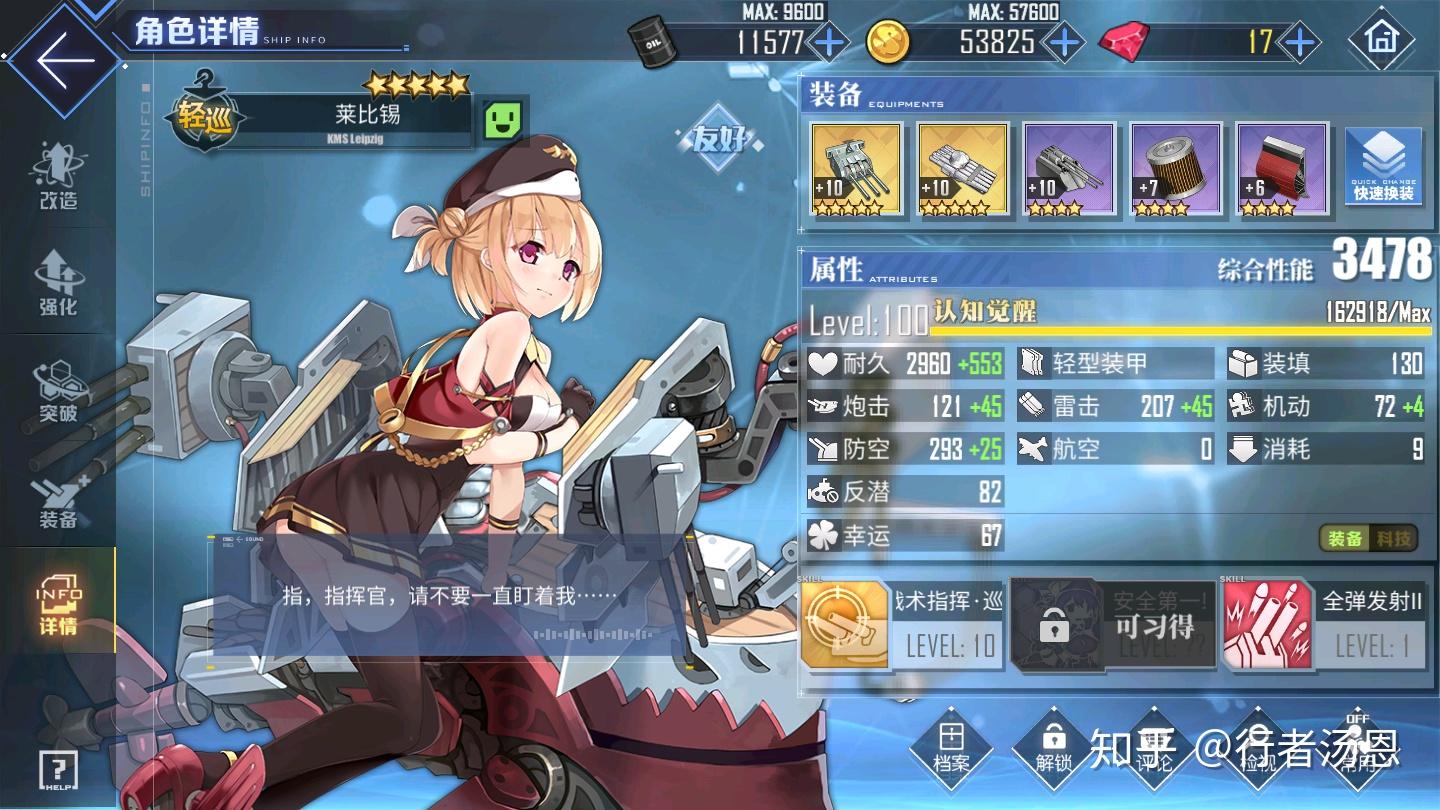Inspect the +10 triple gun equipment slot

coord(858,170)
